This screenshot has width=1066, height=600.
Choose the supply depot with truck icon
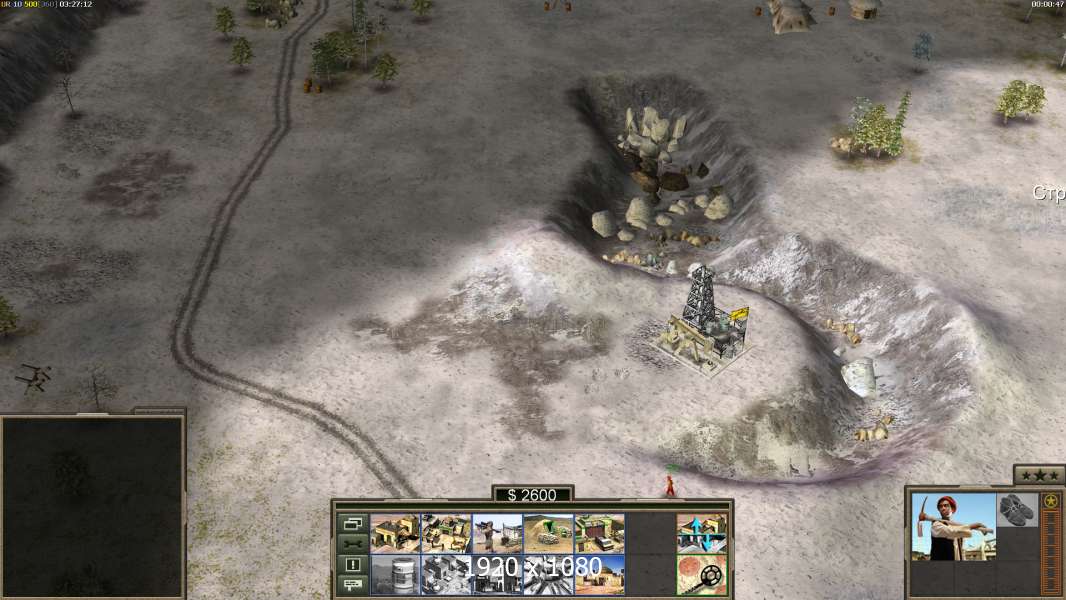click(599, 534)
